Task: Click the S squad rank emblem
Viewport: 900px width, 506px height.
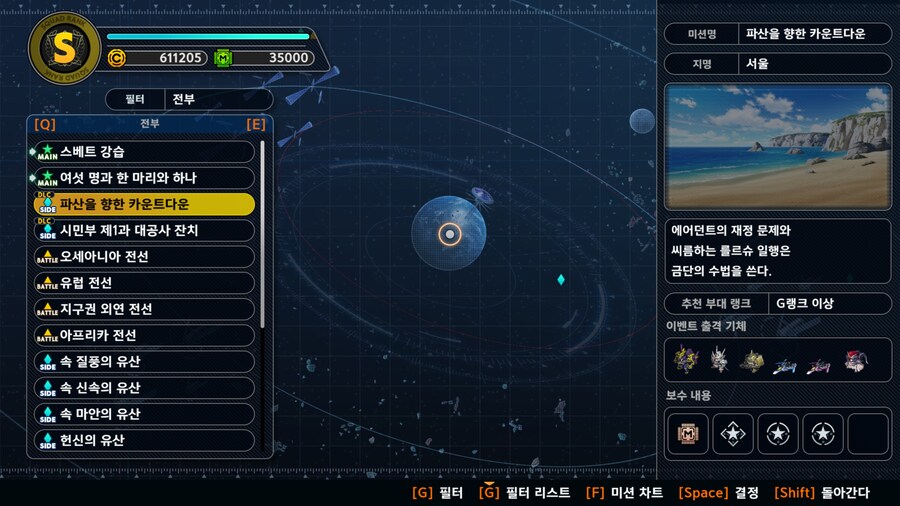Action: coord(65,49)
